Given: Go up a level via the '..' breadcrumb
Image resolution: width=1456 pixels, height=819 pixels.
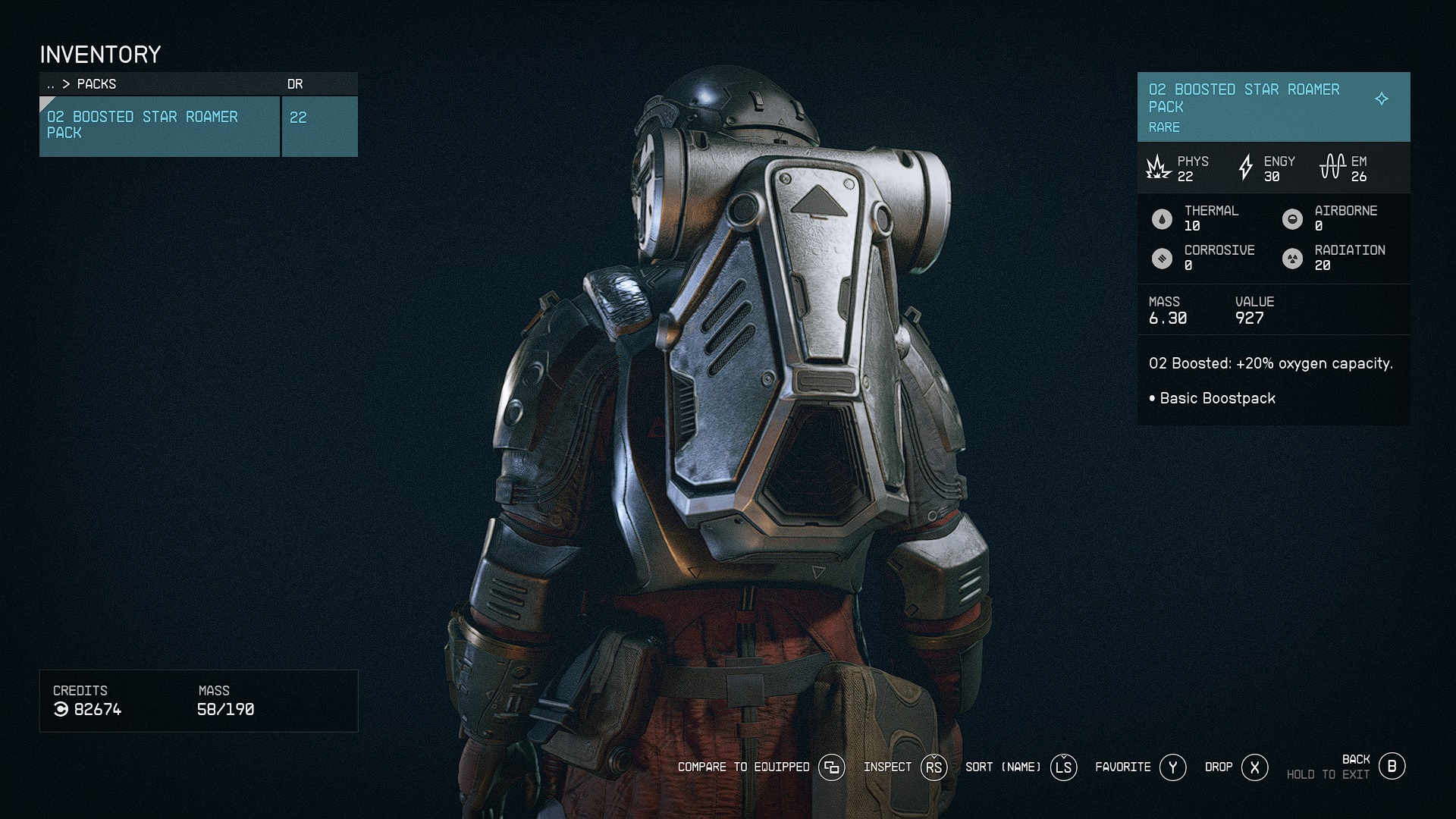Looking at the screenshot, I should point(51,84).
